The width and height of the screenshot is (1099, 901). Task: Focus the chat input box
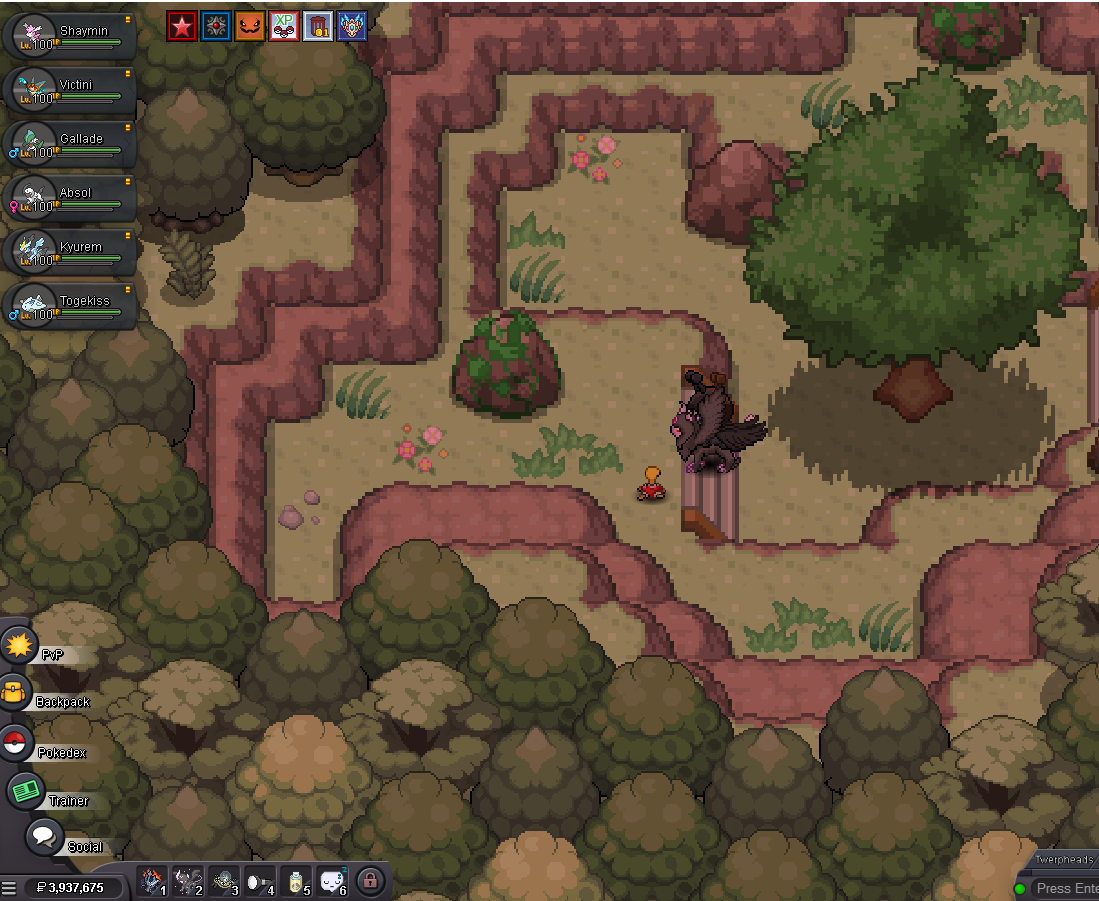pos(1066,888)
